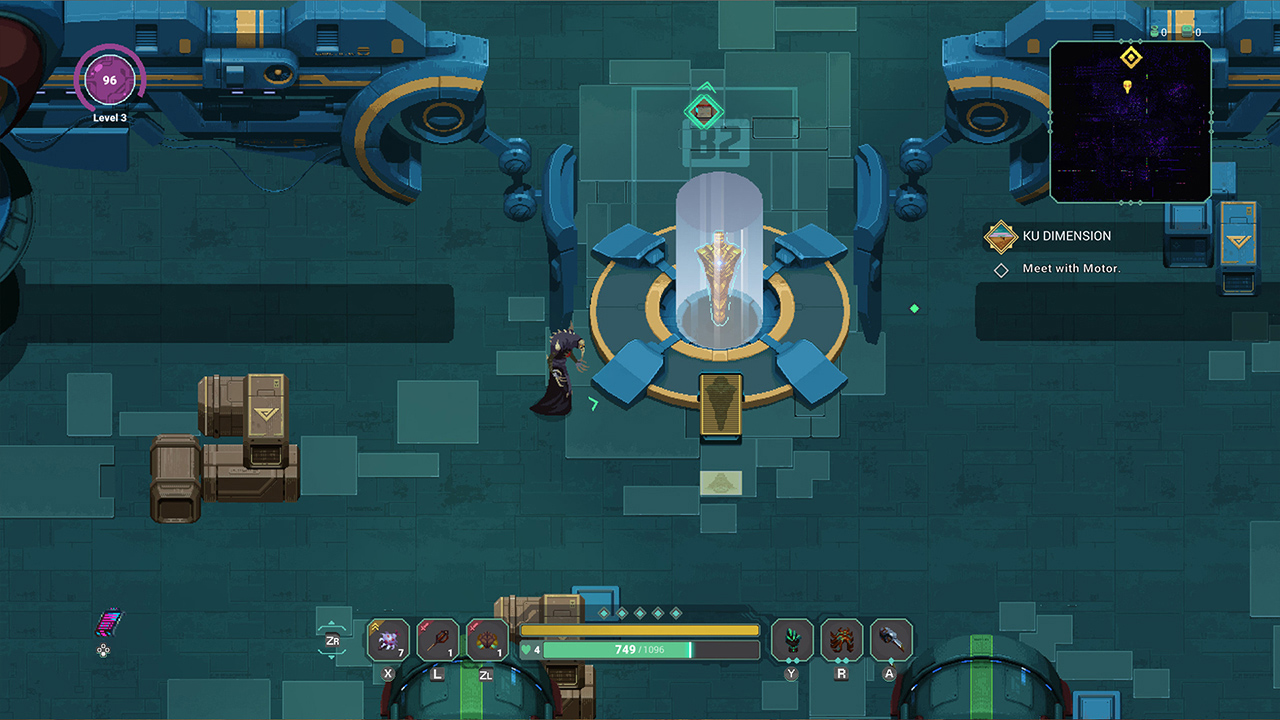Image resolution: width=1280 pixels, height=720 pixels.
Task: Click the red companion icon above R button
Action: tap(841, 639)
